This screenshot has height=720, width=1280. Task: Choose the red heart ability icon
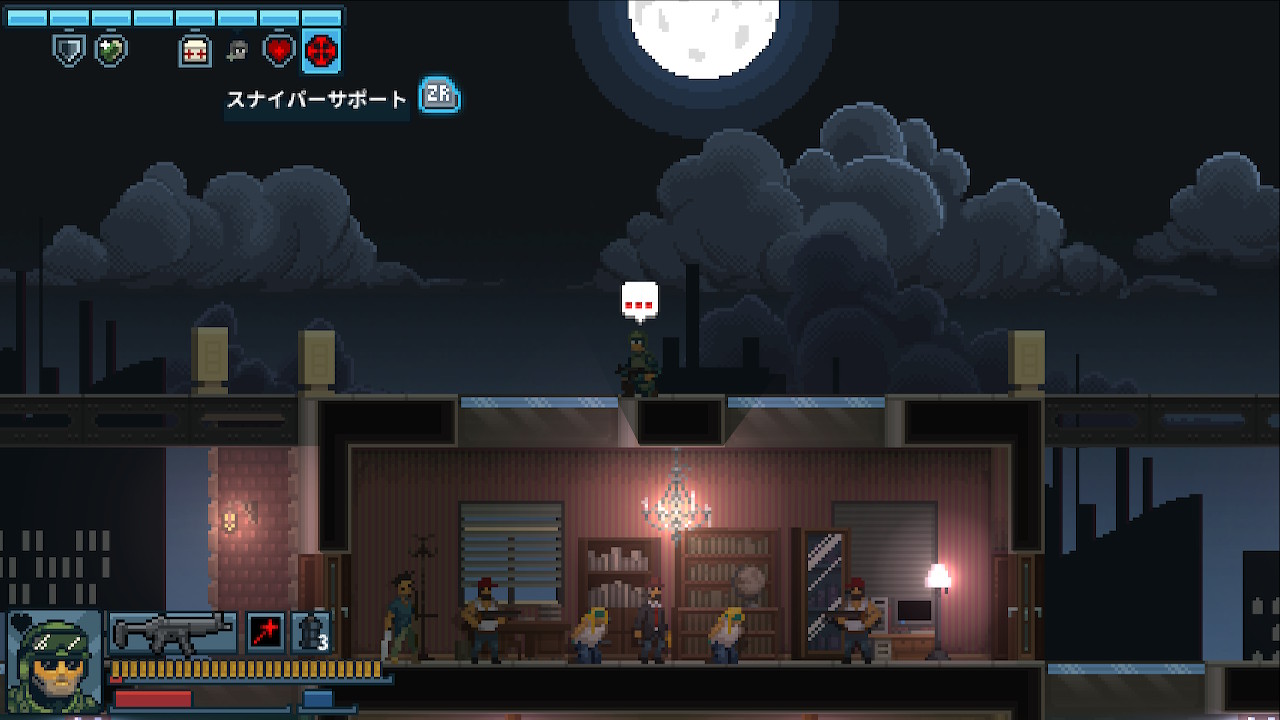(279, 50)
